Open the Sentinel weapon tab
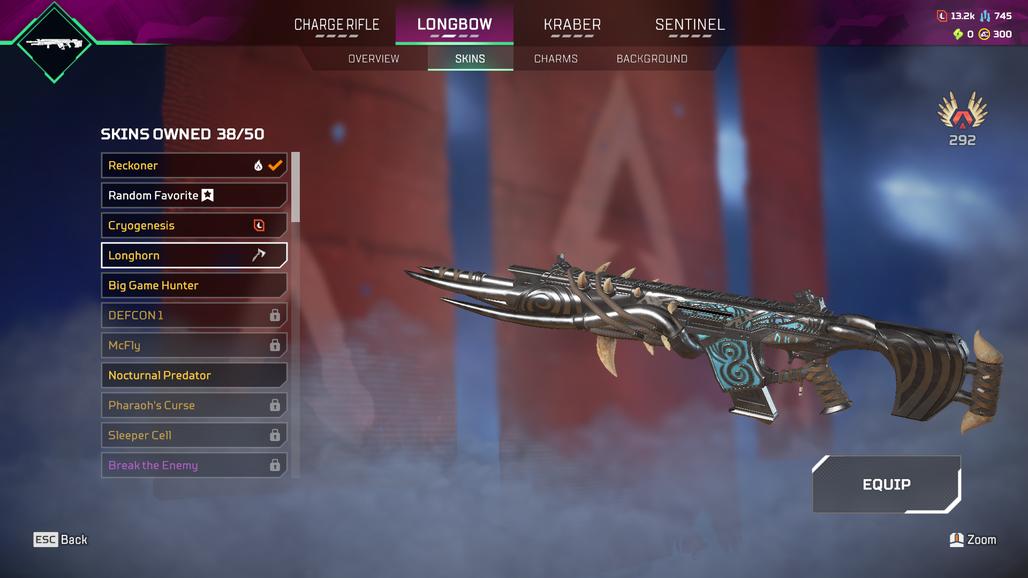This screenshot has height=578, width=1028. click(x=690, y=25)
